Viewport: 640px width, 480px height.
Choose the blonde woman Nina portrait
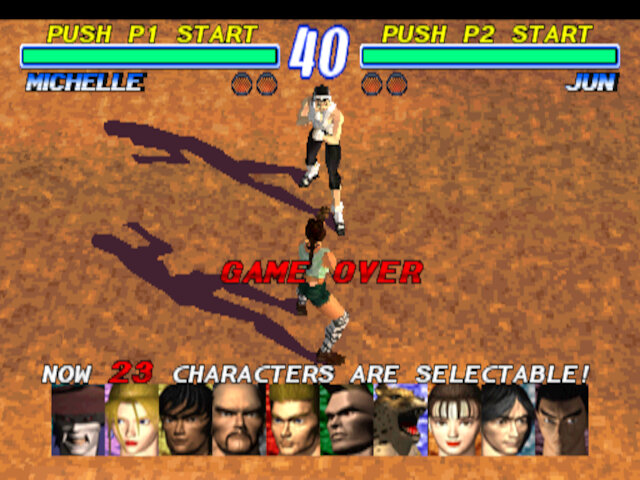click(132, 419)
